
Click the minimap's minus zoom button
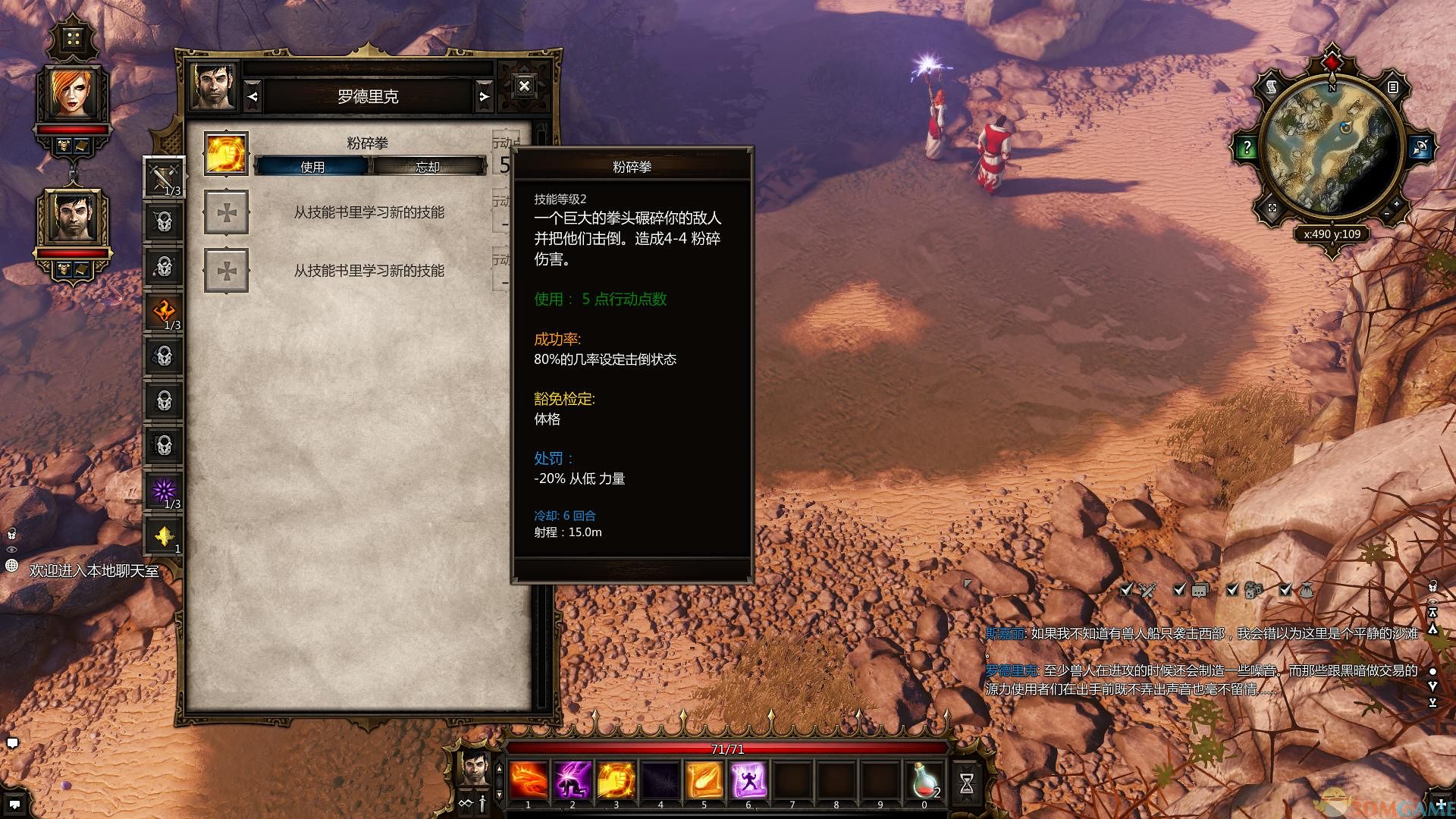[1386, 215]
